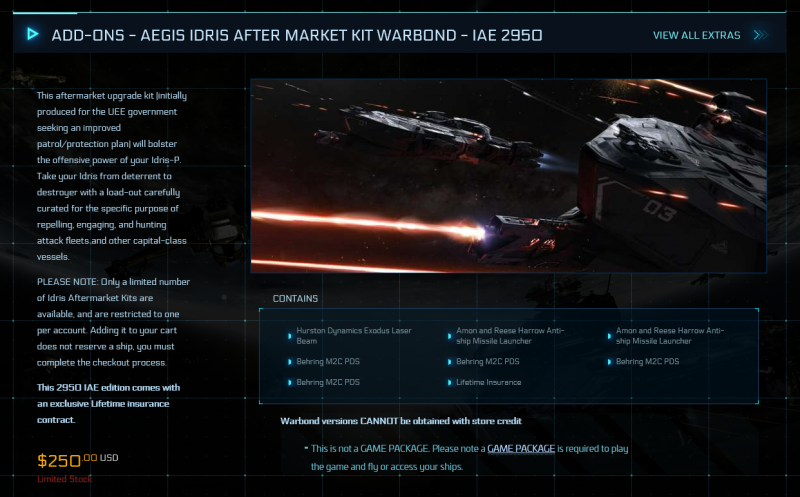The height and width of the screenshot is (497, 800).
Task: Select the Lifetime Insurance entry
Action: tap(488, 382)
